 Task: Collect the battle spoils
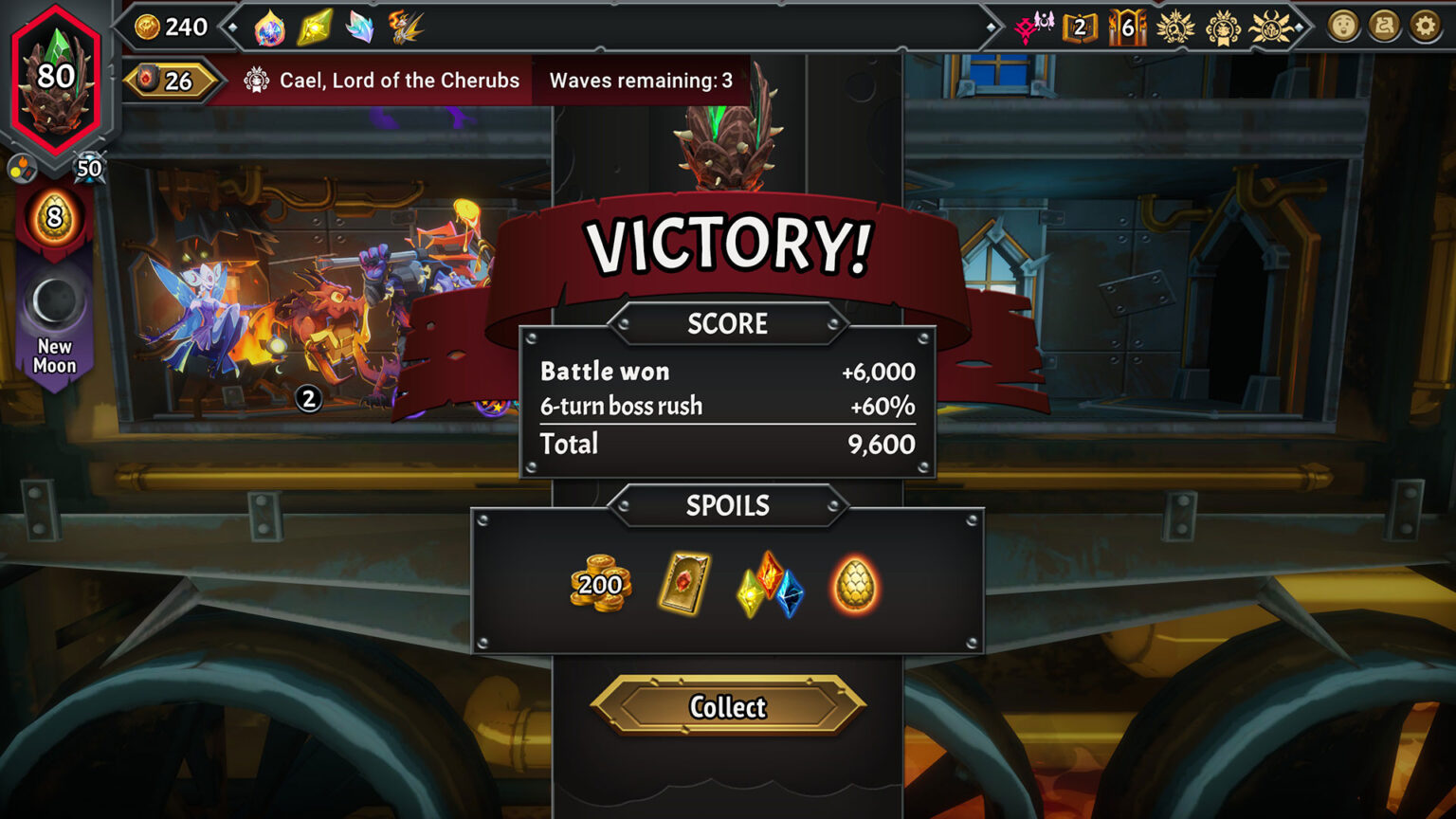pyautogui.click(x=728, y=706)
